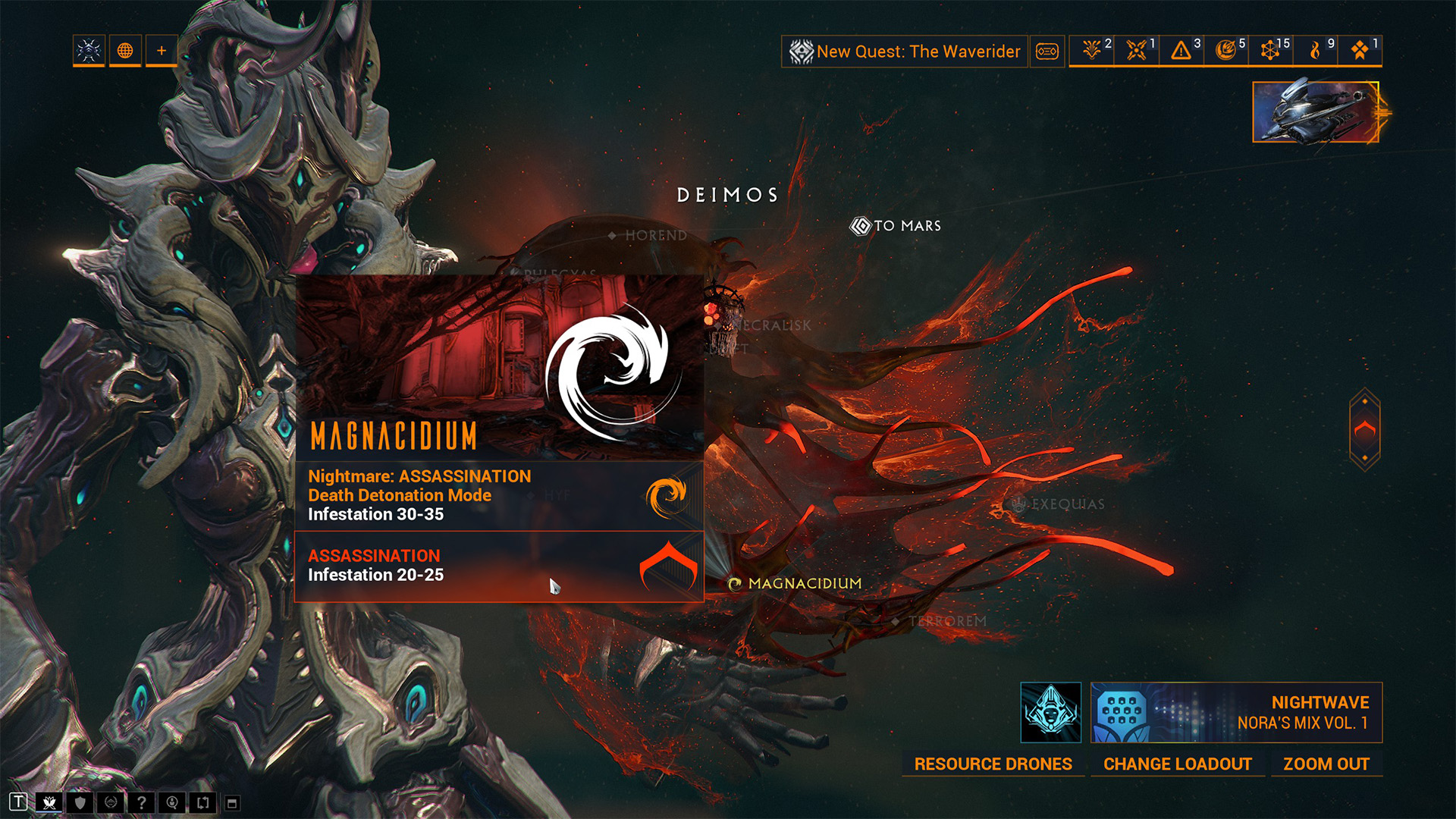Select the Magnacidium node on the map
This screenshot has height=819, width=1456.
(795, 583)
